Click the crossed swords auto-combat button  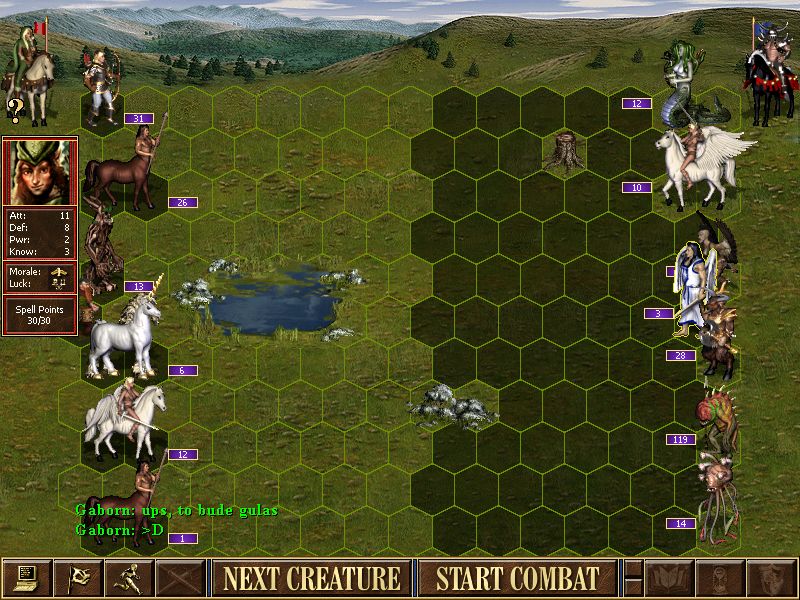[x=180, y=578]
